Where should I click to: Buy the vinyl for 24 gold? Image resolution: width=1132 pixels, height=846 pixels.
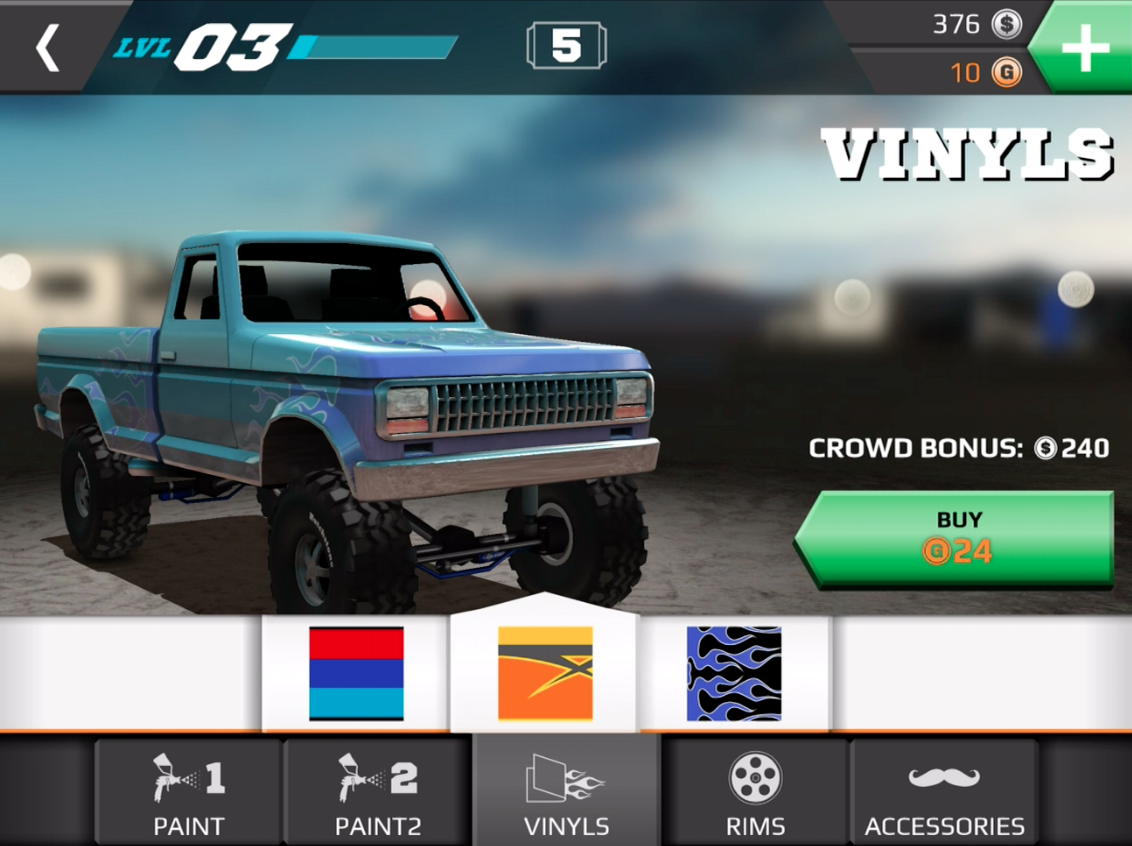tap(957, 537)
